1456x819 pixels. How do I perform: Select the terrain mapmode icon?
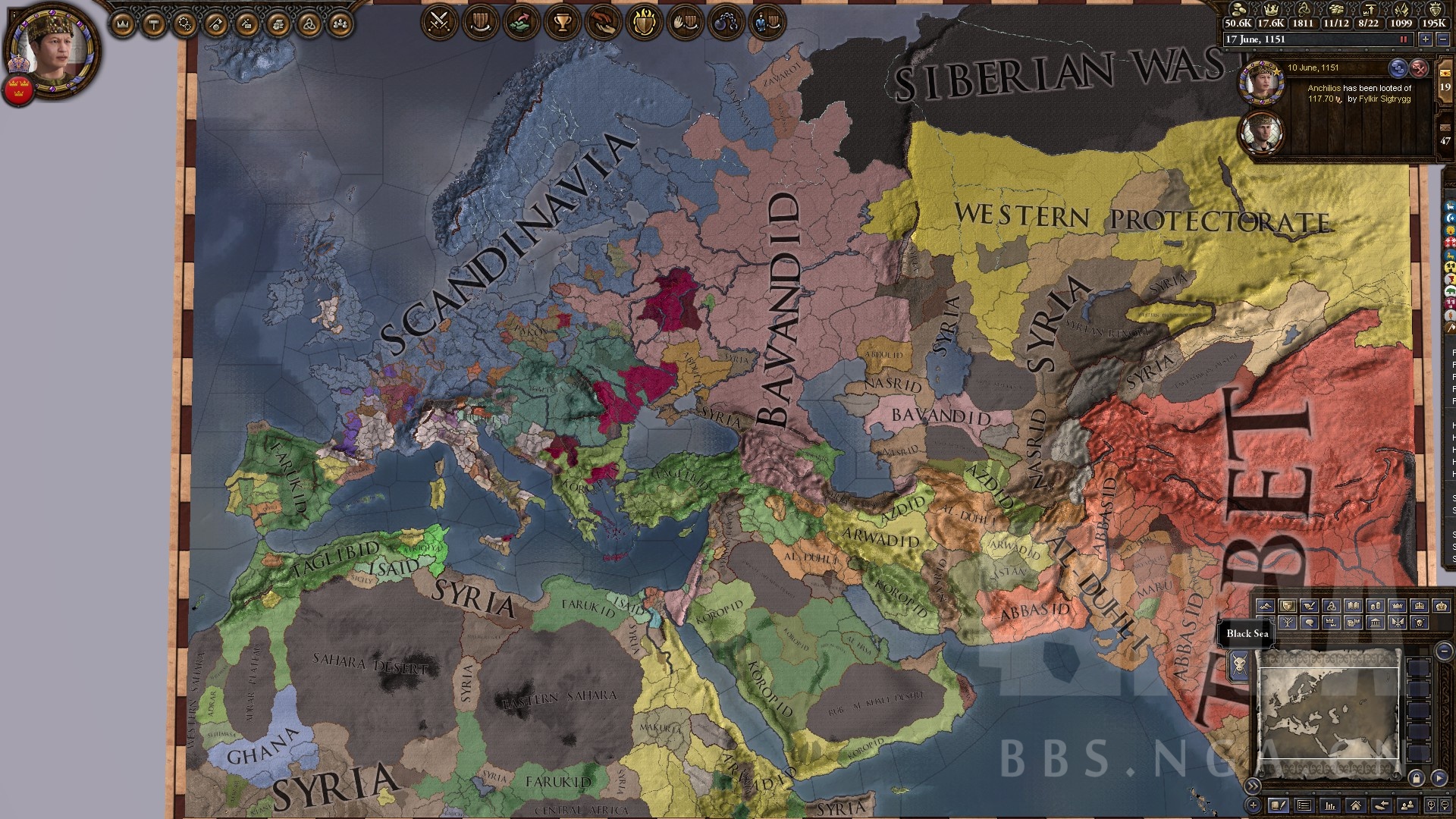[1266, 607]
